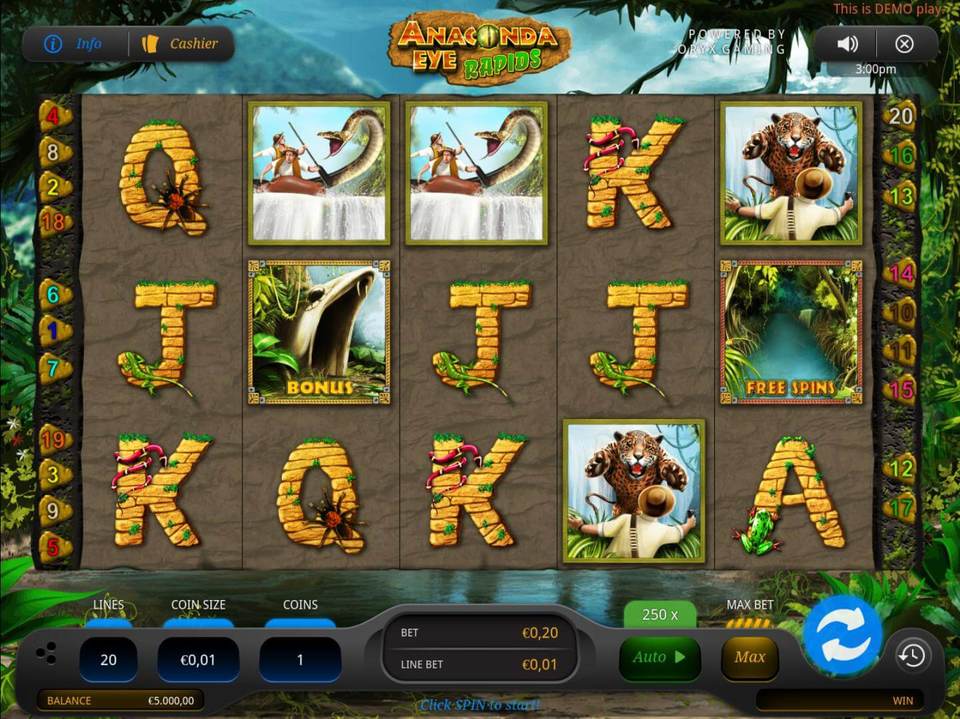Set the Max bet
The width and height of the screenshot is (960, 719).
tap(749, 658)
